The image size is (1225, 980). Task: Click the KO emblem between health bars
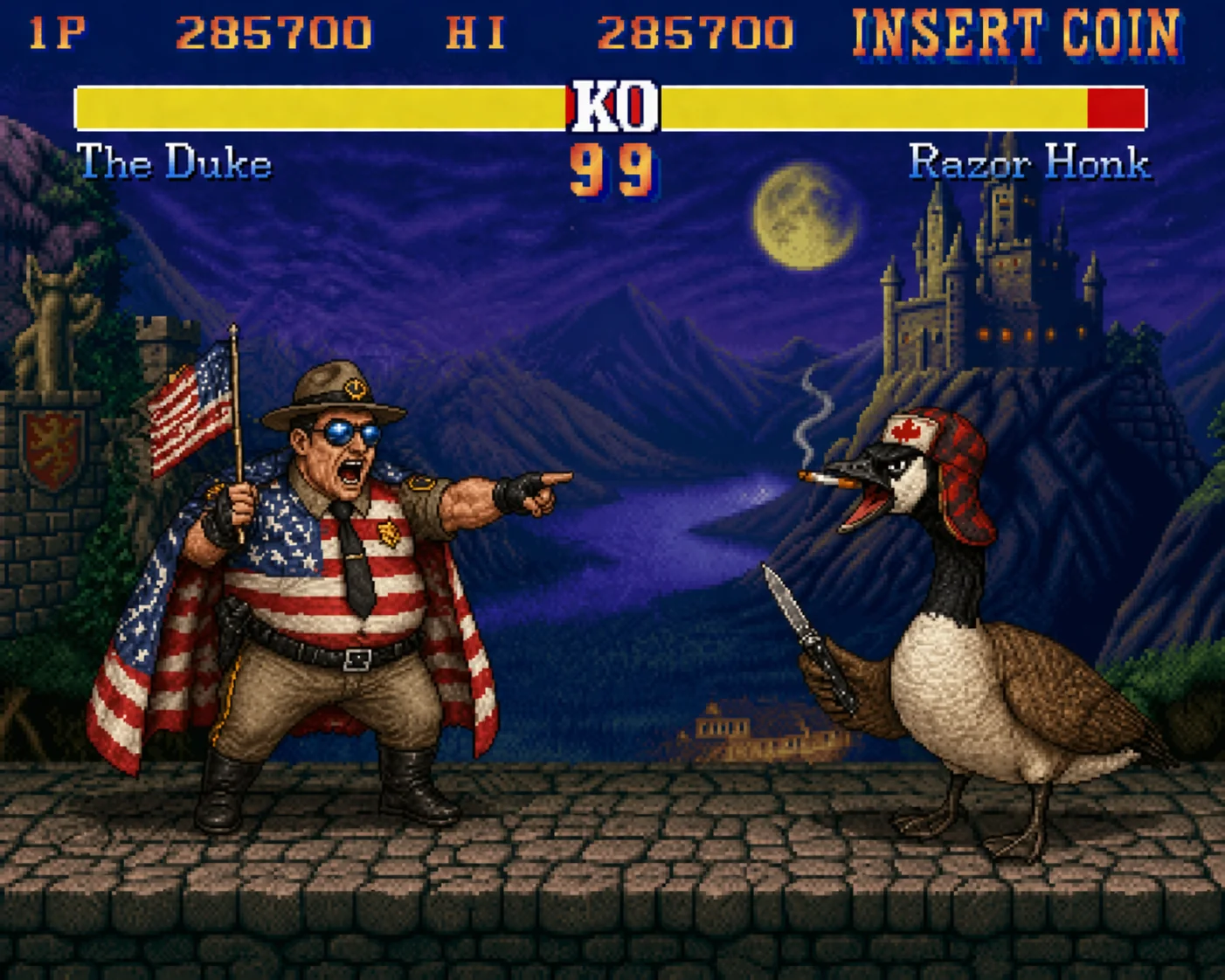pyautogui.click(x=612, y=107)
